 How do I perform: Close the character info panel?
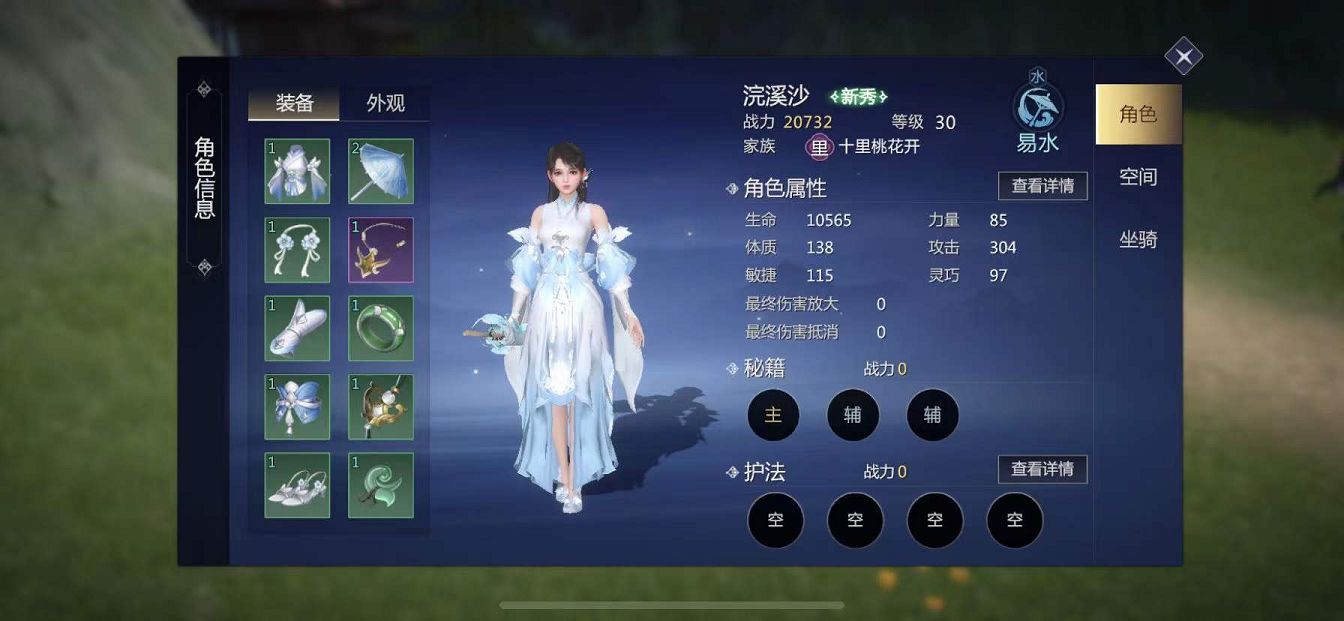pyautogui.click(x=1183, y=56)
